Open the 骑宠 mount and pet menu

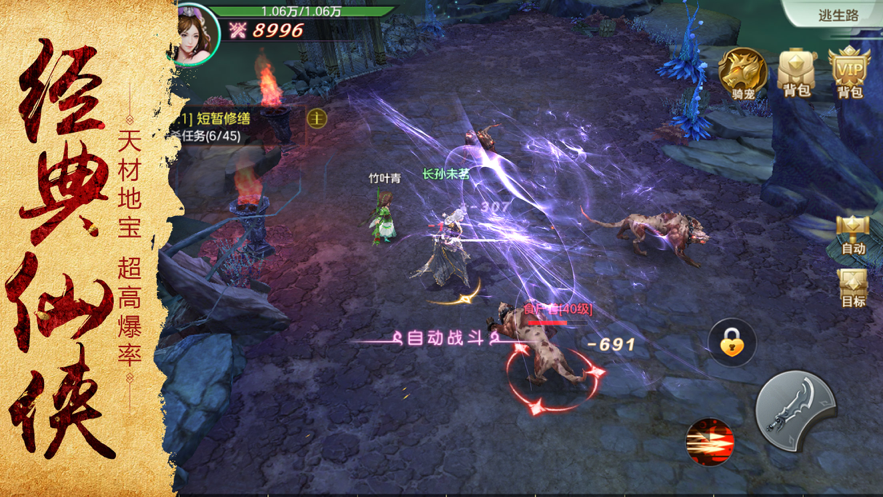[742, 72]
